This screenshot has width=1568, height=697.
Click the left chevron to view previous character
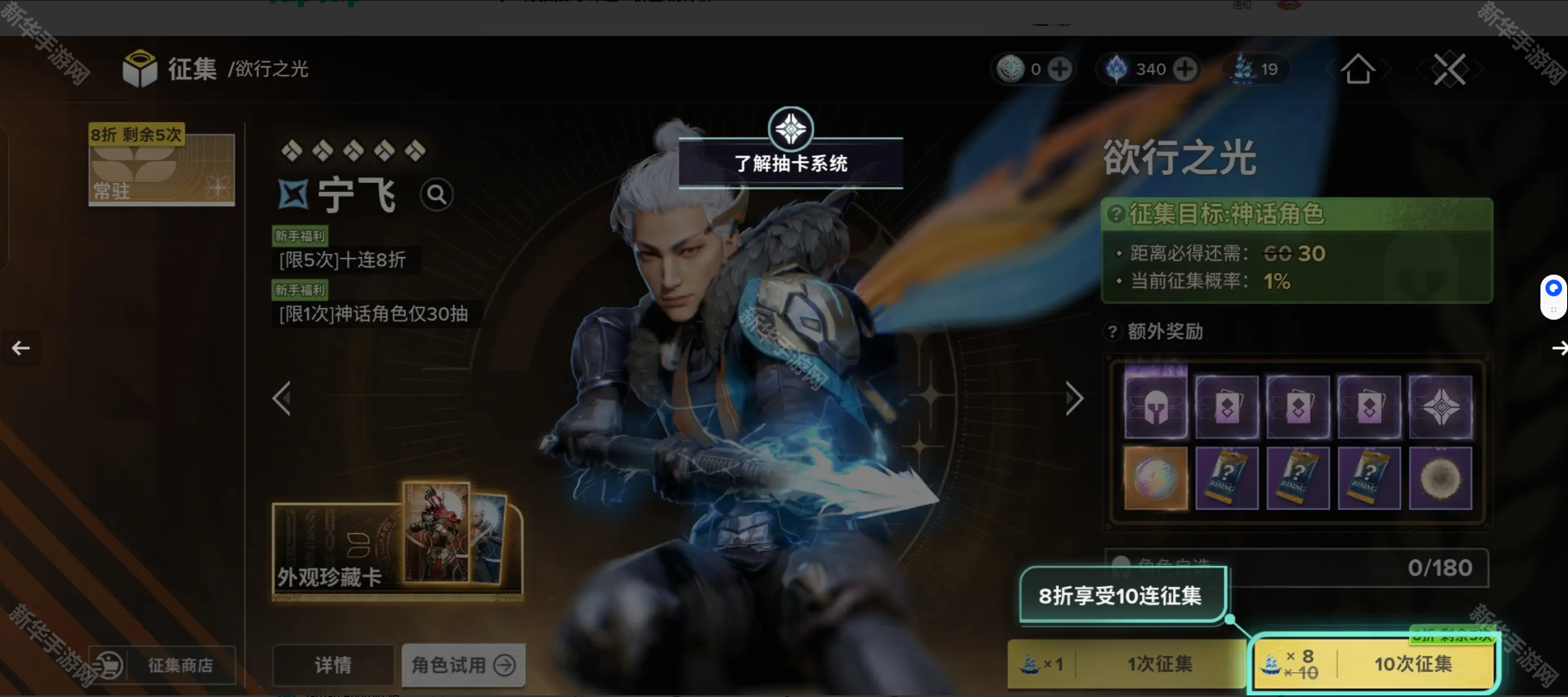point(281,399)
